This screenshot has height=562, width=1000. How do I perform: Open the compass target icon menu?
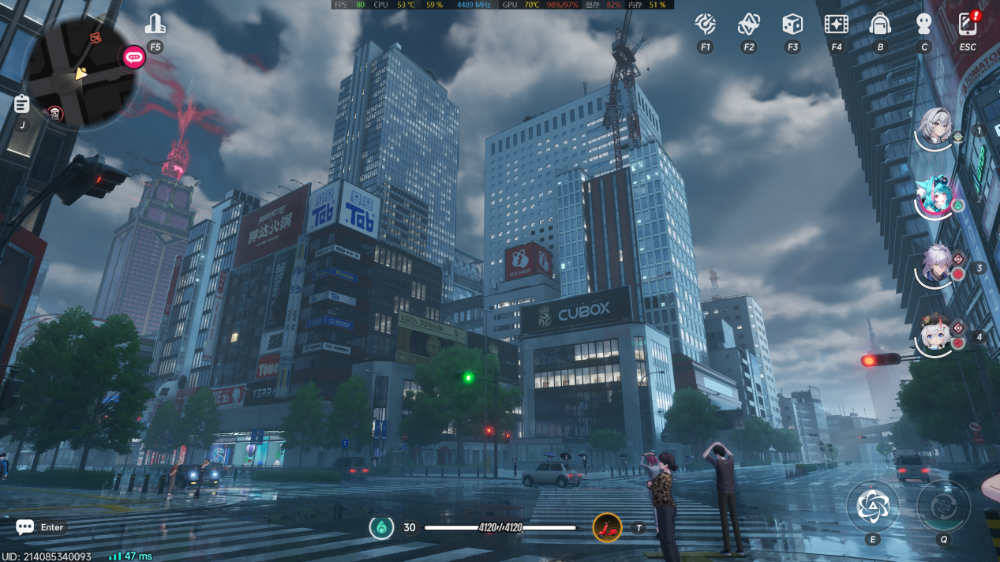tap(706, 24)
